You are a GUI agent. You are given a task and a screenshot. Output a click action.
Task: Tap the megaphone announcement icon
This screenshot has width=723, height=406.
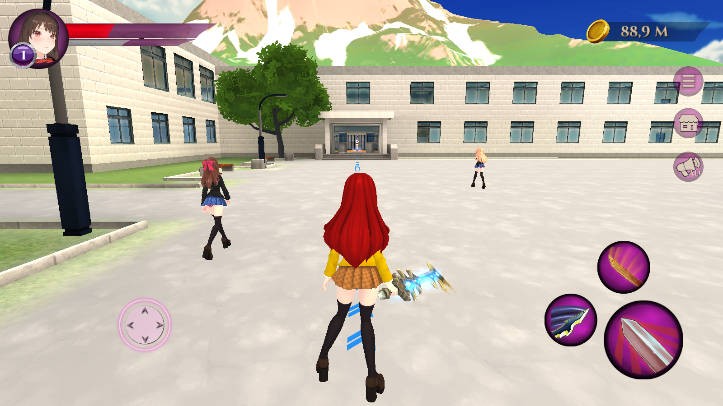tap(688, 167)
